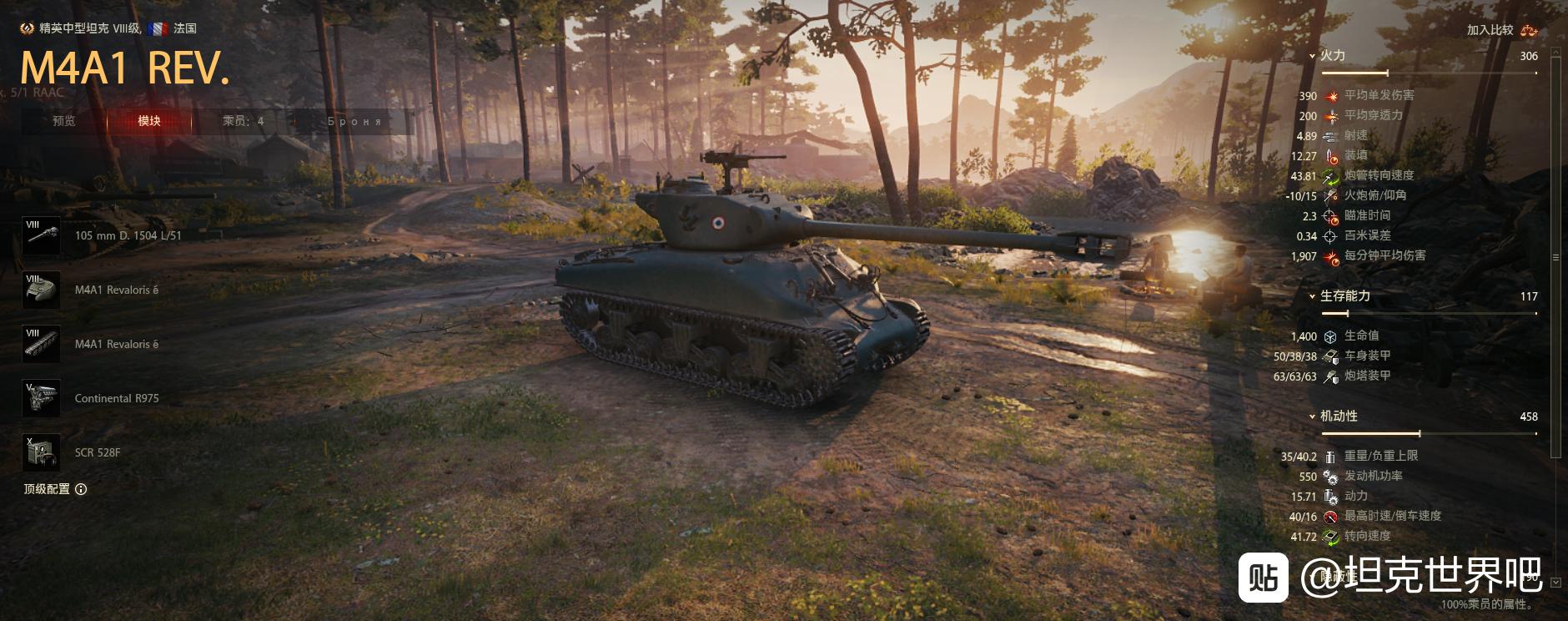Switch to the 预览 preview tab
Screen dimensions: 1568x621
coord(64,121)
